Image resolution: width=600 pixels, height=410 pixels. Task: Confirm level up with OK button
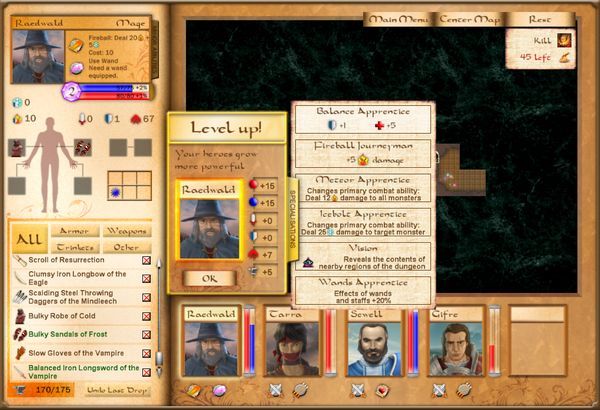209,278
